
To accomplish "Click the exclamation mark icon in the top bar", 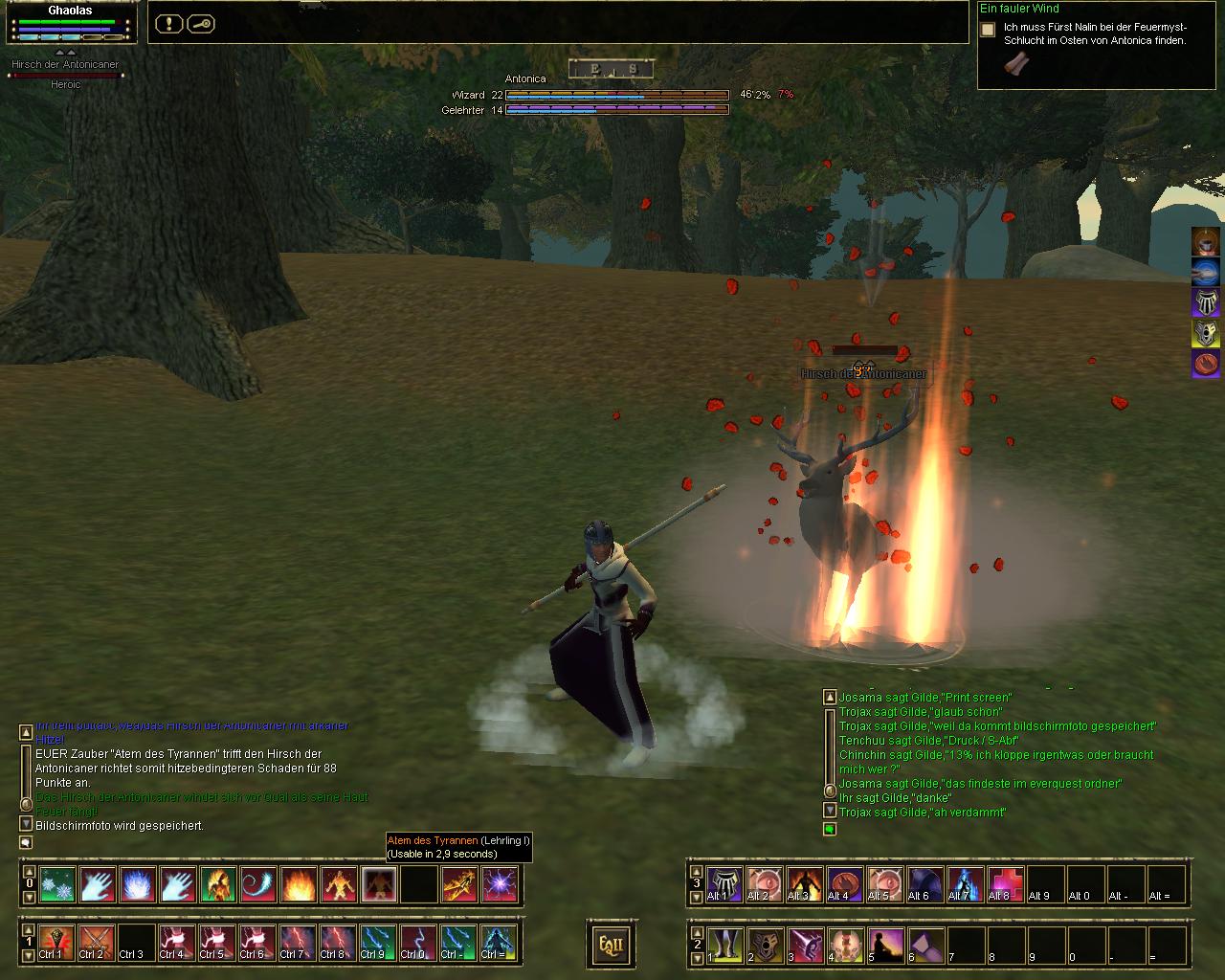I will [168, 24].
